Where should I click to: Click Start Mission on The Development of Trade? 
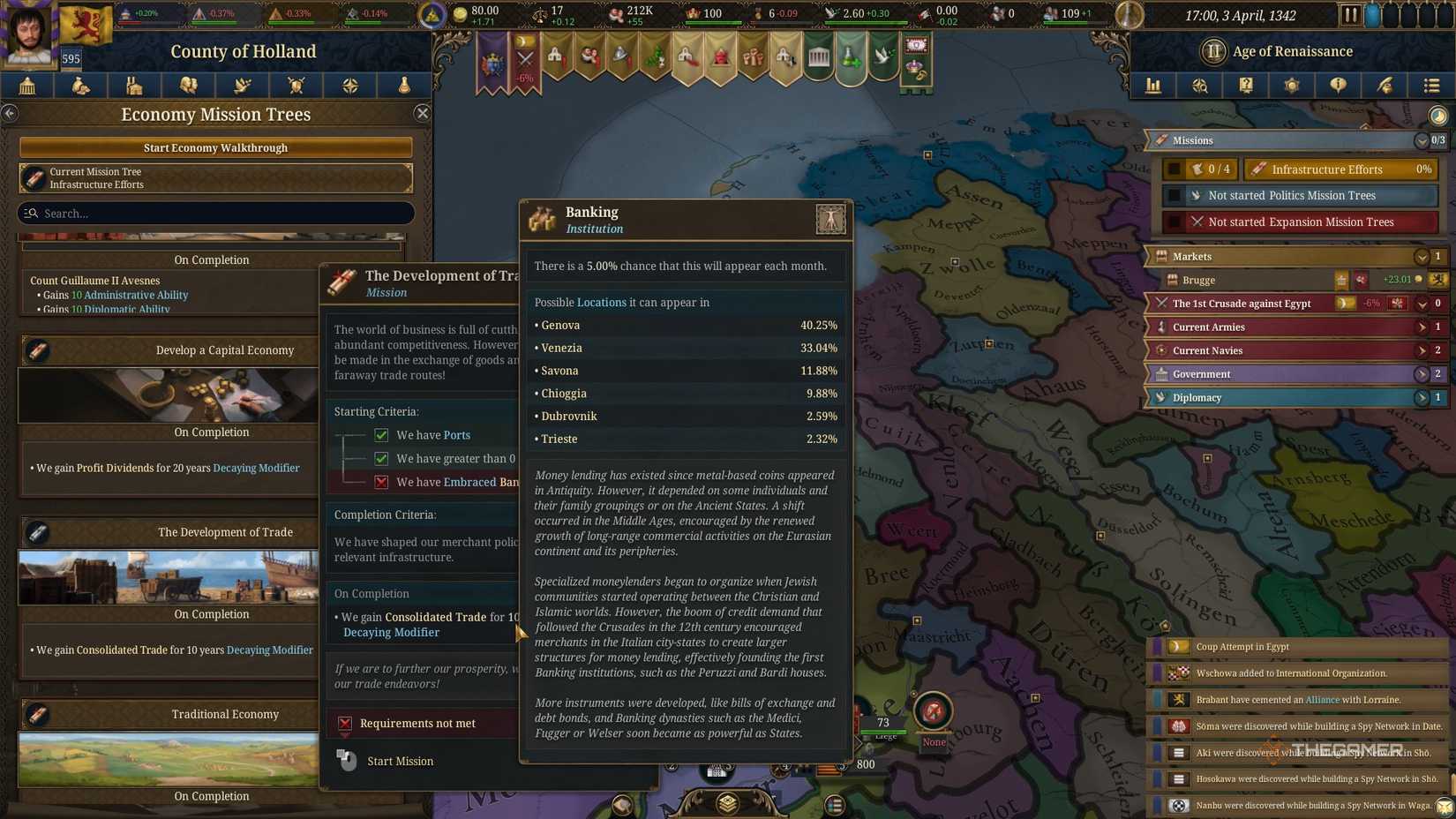[x=400, y=760]
